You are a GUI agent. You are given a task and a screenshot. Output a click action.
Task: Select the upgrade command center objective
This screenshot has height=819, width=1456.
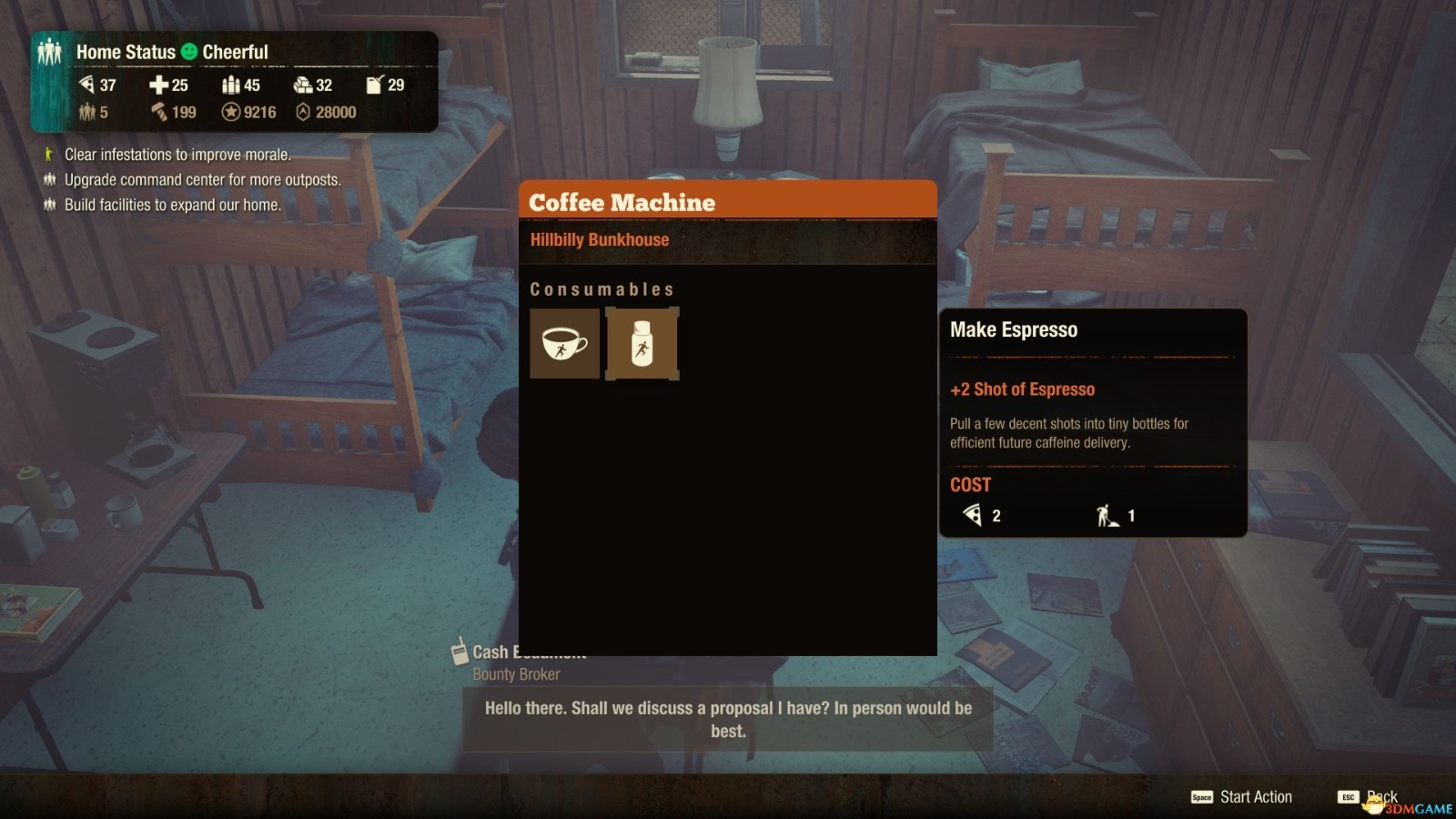pos(202,180)
